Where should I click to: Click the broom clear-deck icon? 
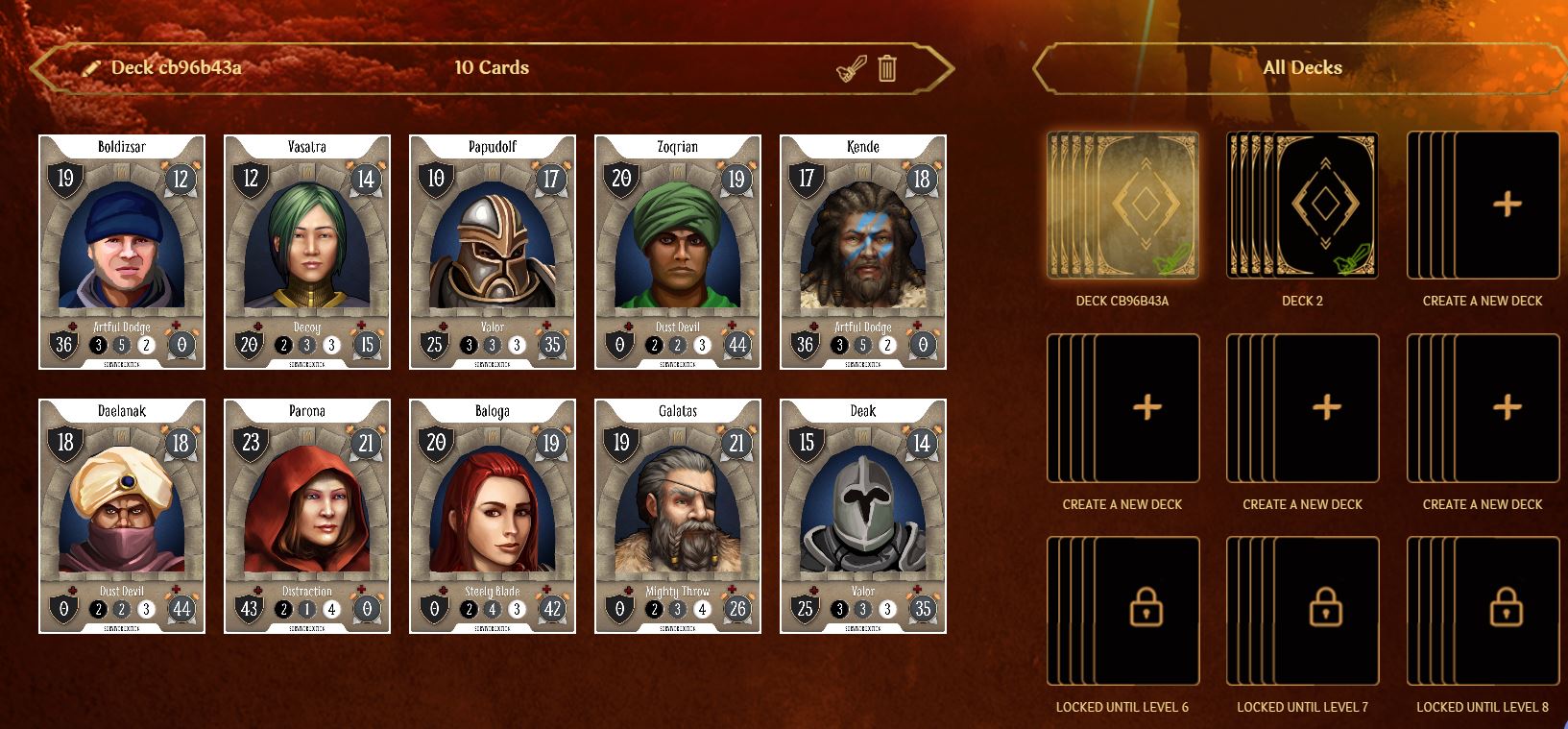tap(852, 68)
